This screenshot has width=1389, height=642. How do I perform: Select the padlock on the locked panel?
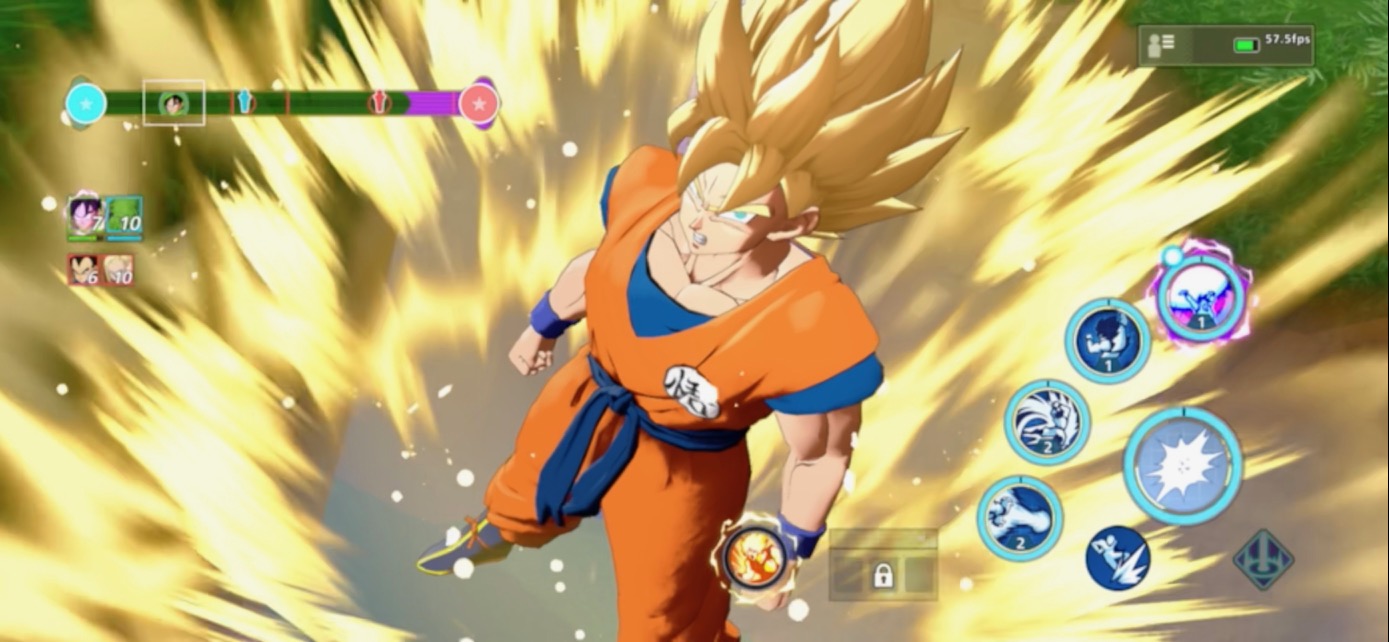click(x=883, y=575)
